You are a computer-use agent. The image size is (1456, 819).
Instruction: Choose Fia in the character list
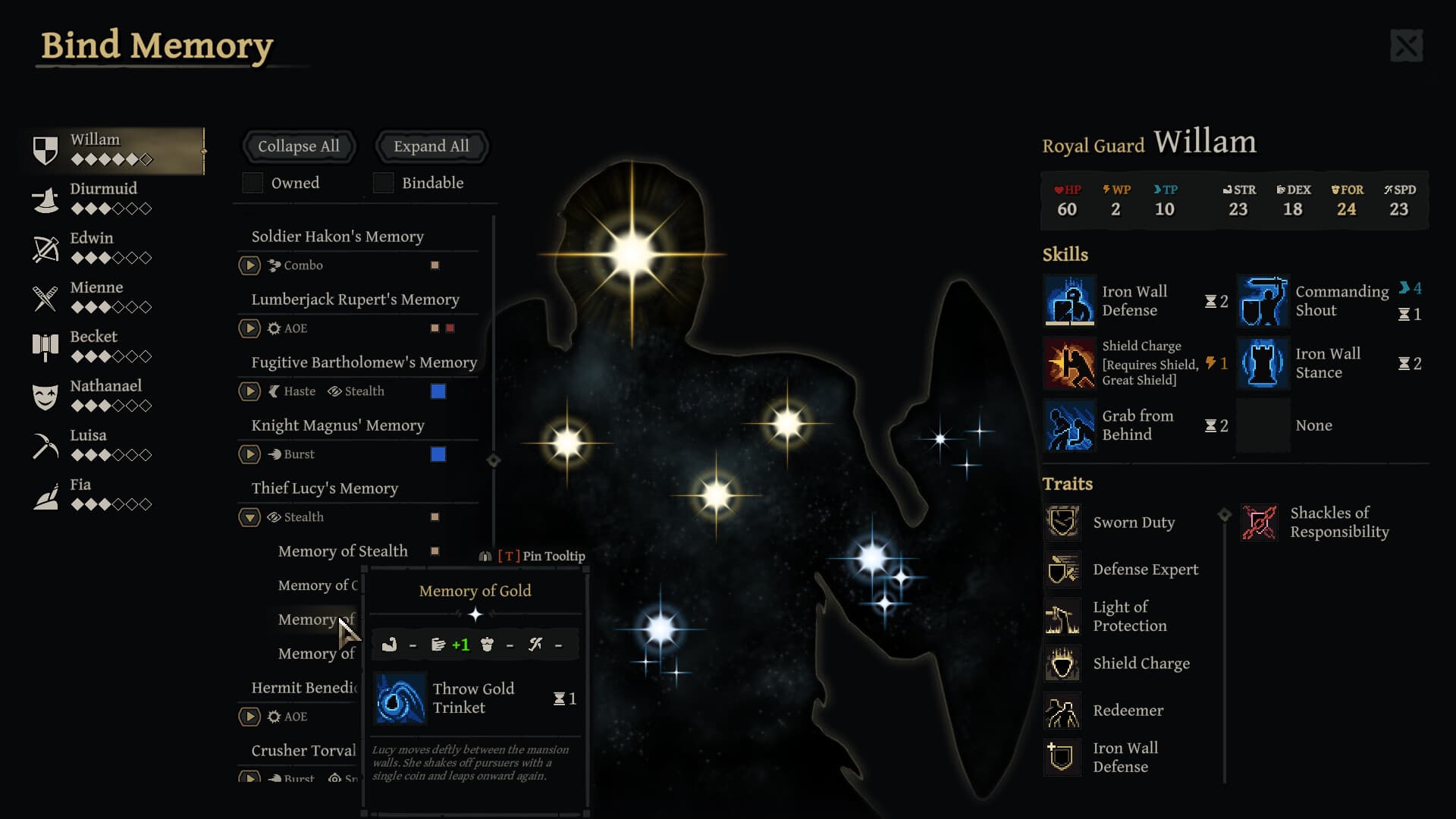click(x=80, y=493)
